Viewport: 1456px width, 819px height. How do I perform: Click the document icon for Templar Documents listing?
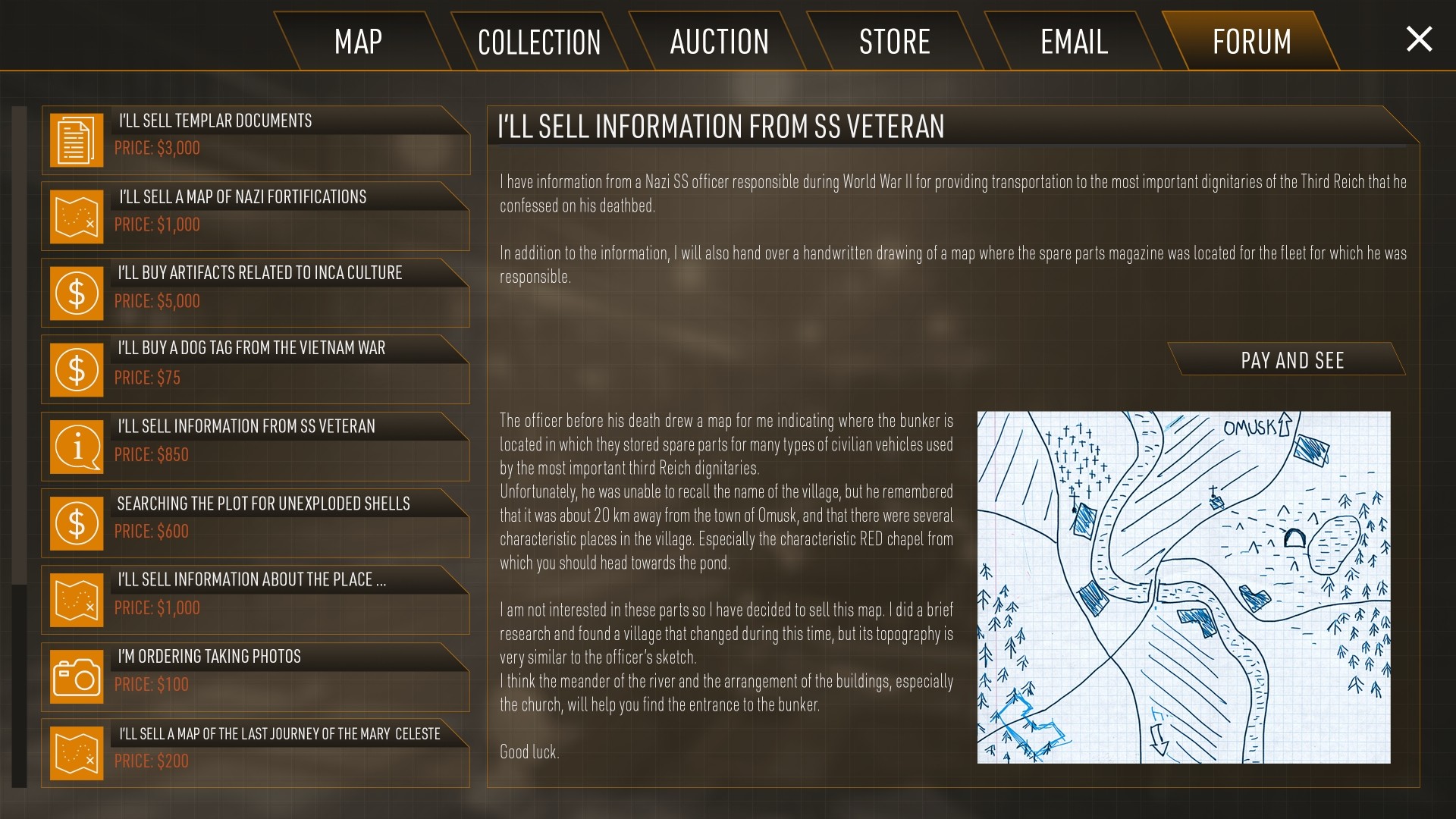(76, 140)
